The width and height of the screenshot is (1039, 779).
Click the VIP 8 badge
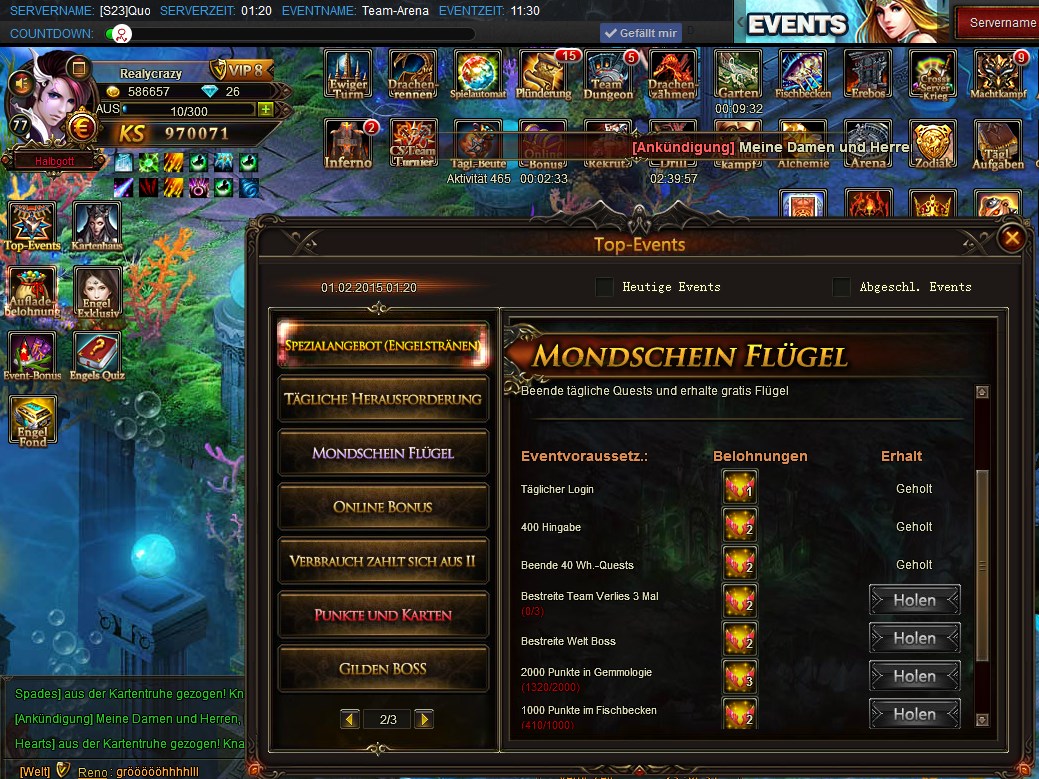[241, 70]
